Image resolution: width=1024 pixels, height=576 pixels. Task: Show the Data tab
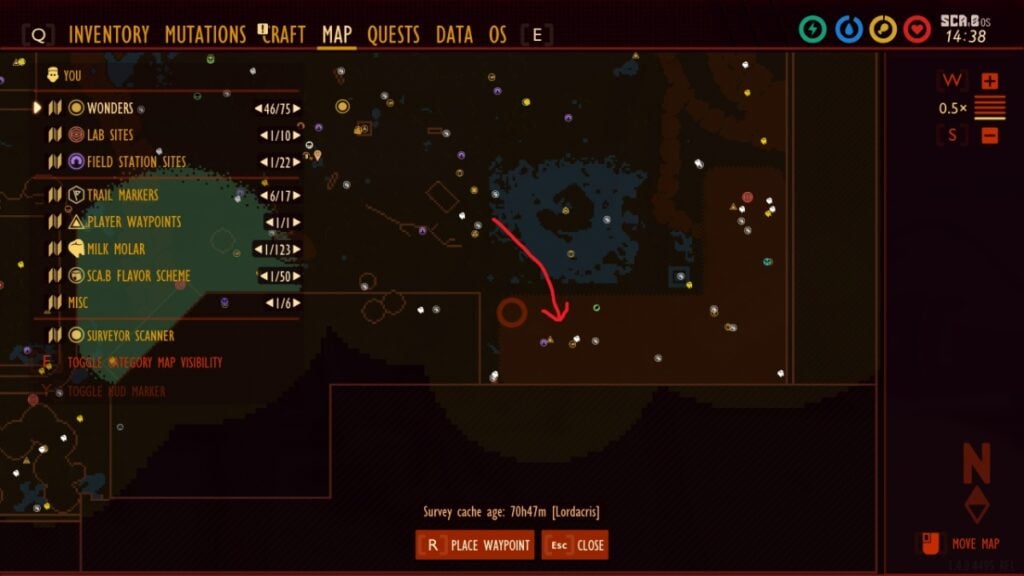coord(454,35)
